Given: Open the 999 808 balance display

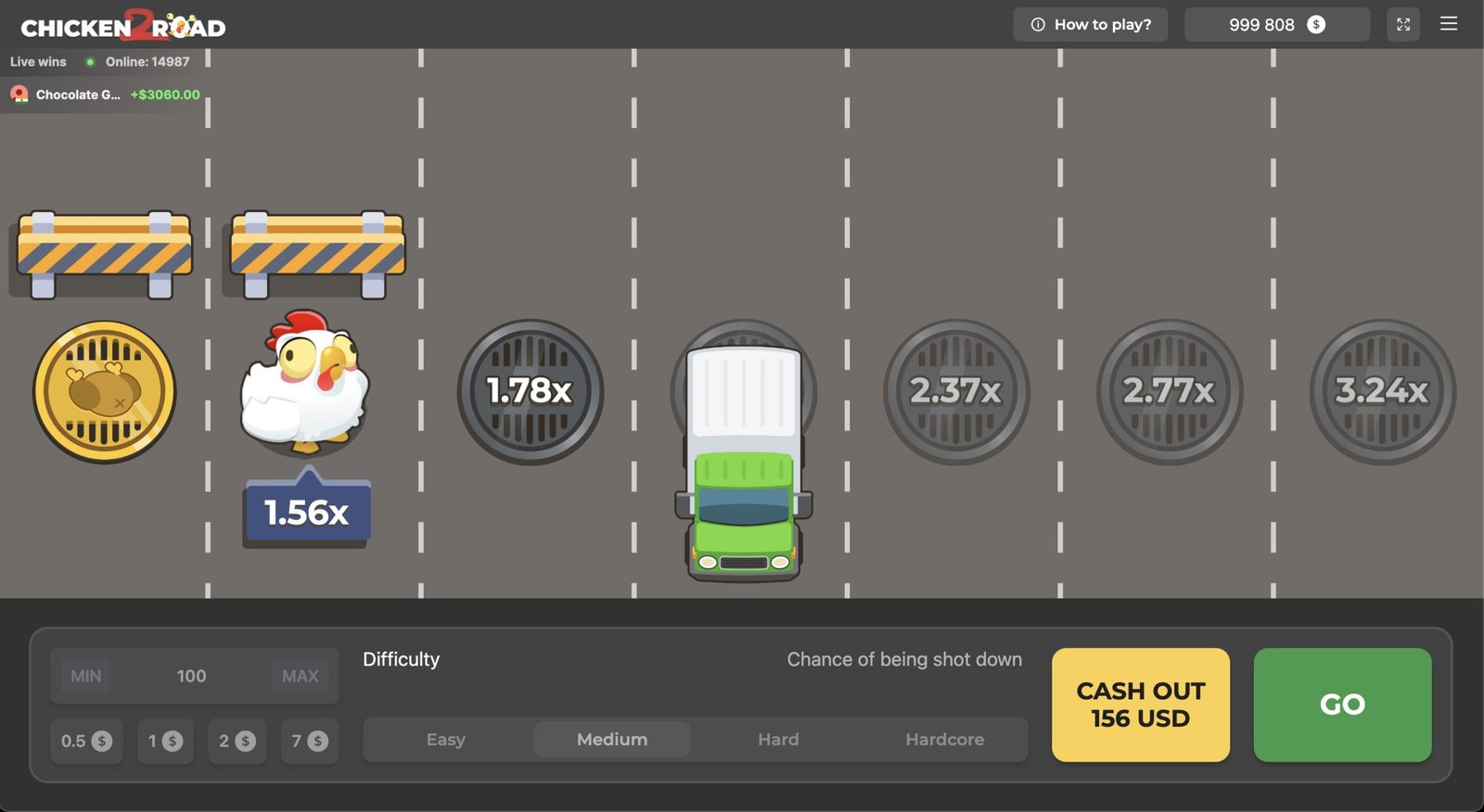Looking at the screenshot, I should pos(1276,25).
